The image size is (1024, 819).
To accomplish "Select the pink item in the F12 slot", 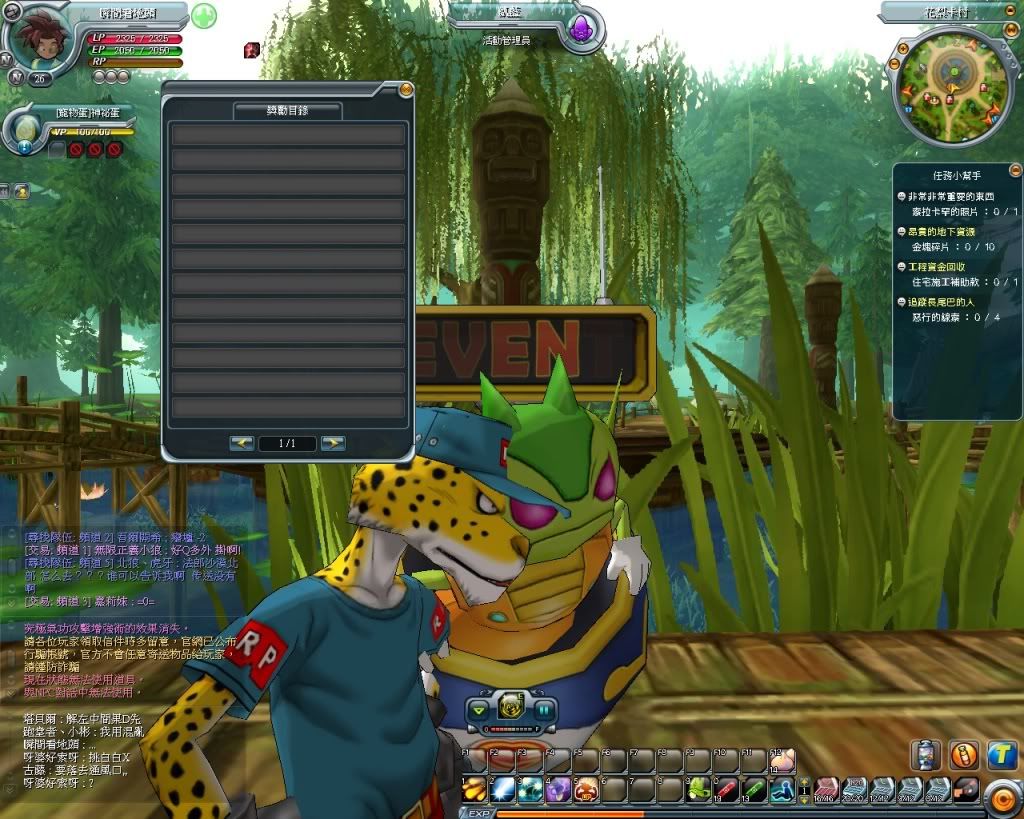I will [782, 761].
